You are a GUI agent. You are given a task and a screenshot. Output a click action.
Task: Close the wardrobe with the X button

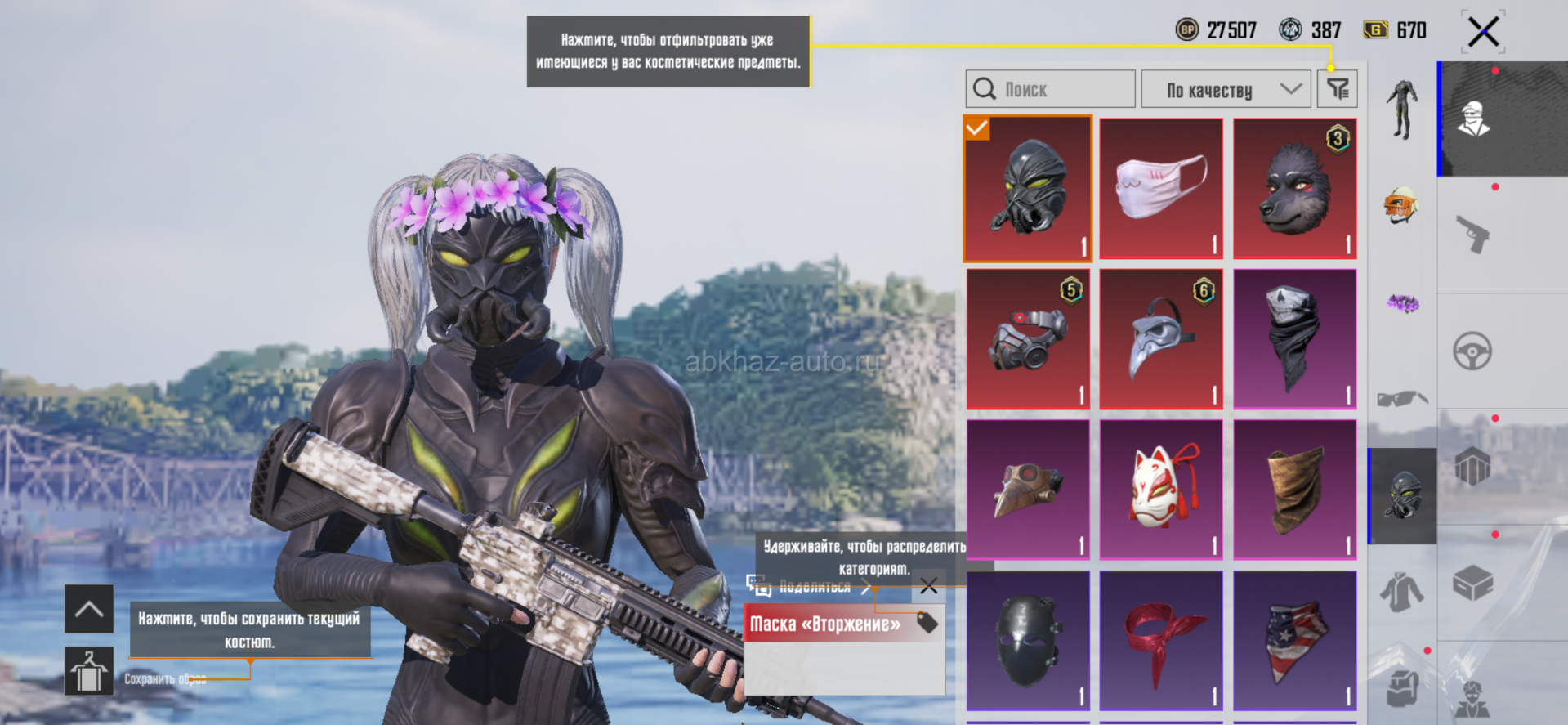point(1483,33)
